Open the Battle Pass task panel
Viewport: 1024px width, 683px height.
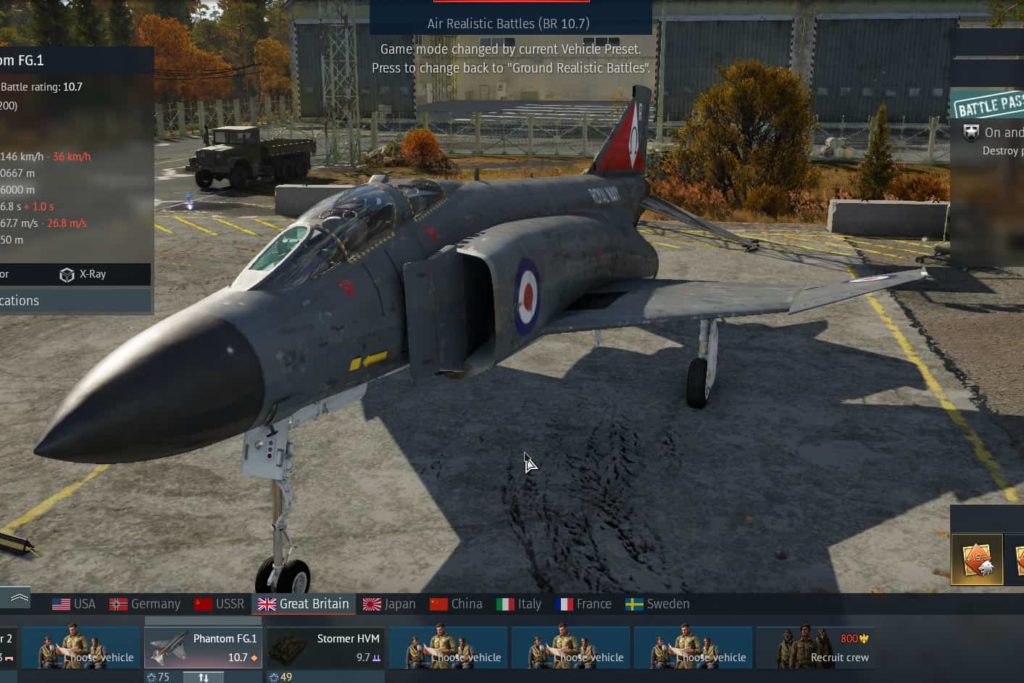pos(987,105)
